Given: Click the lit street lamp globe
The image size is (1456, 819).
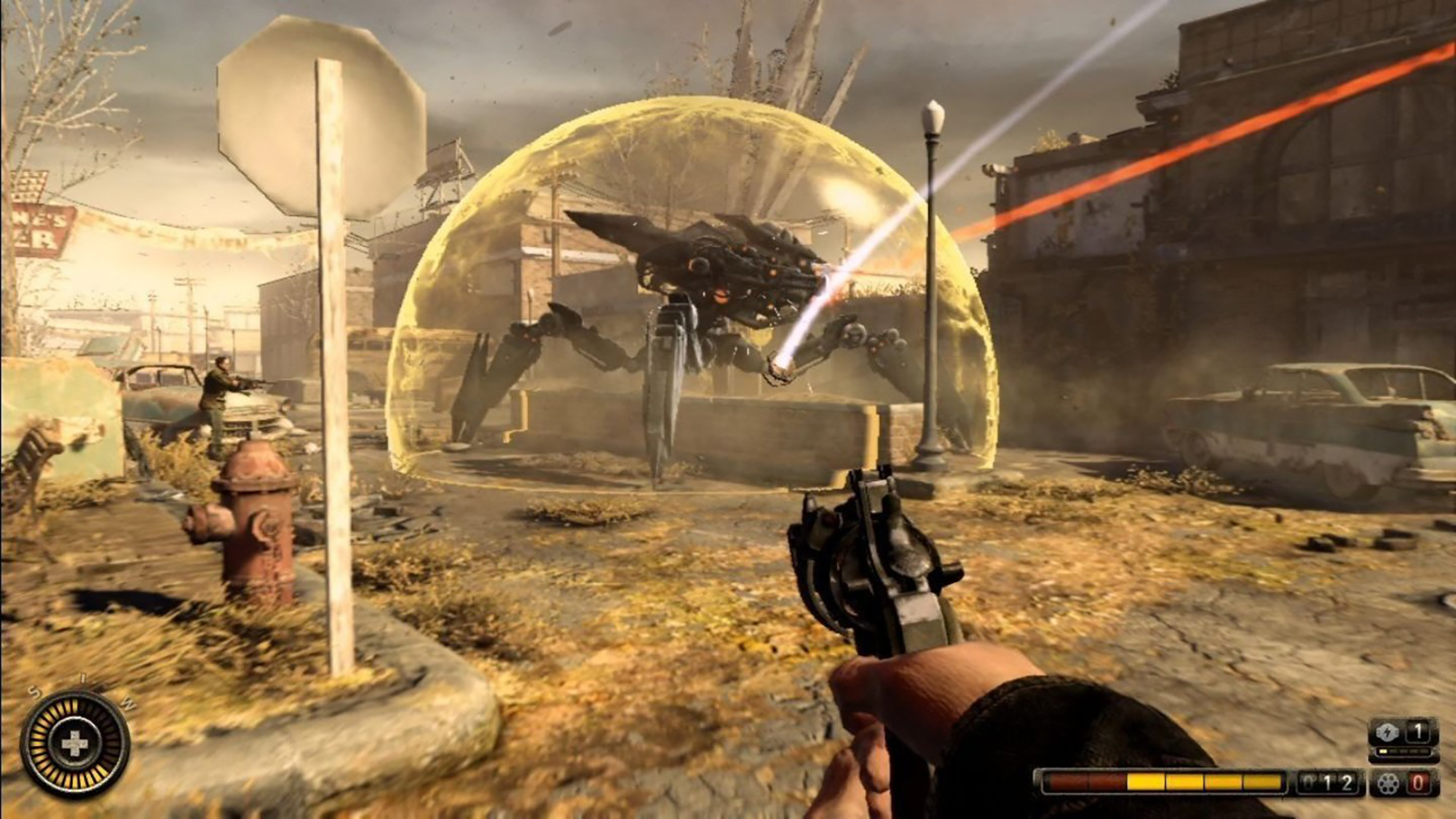Looking at the screenshot, I should click(x=932, y=116).
